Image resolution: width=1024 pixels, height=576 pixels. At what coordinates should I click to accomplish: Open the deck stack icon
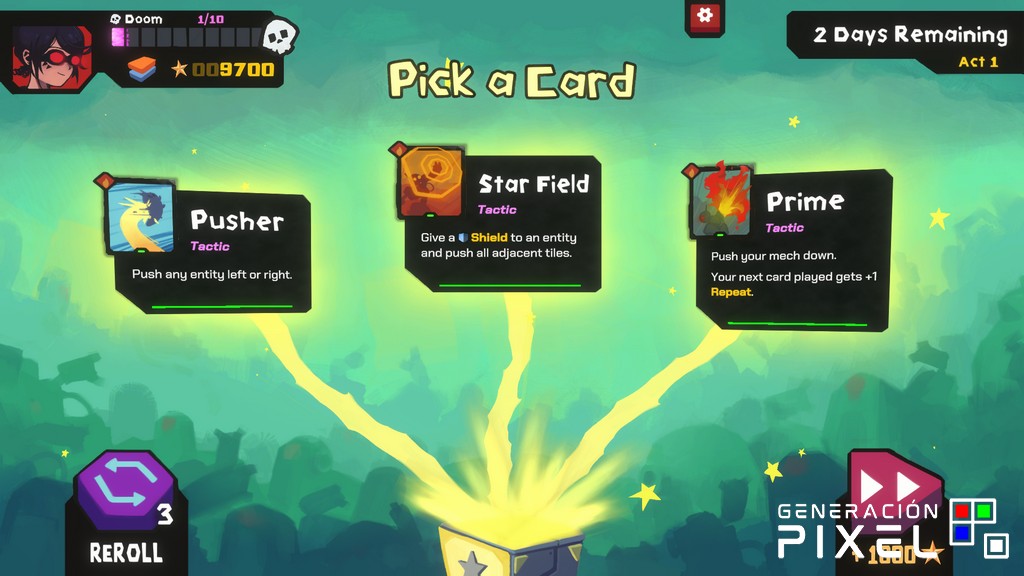point(142,69)
